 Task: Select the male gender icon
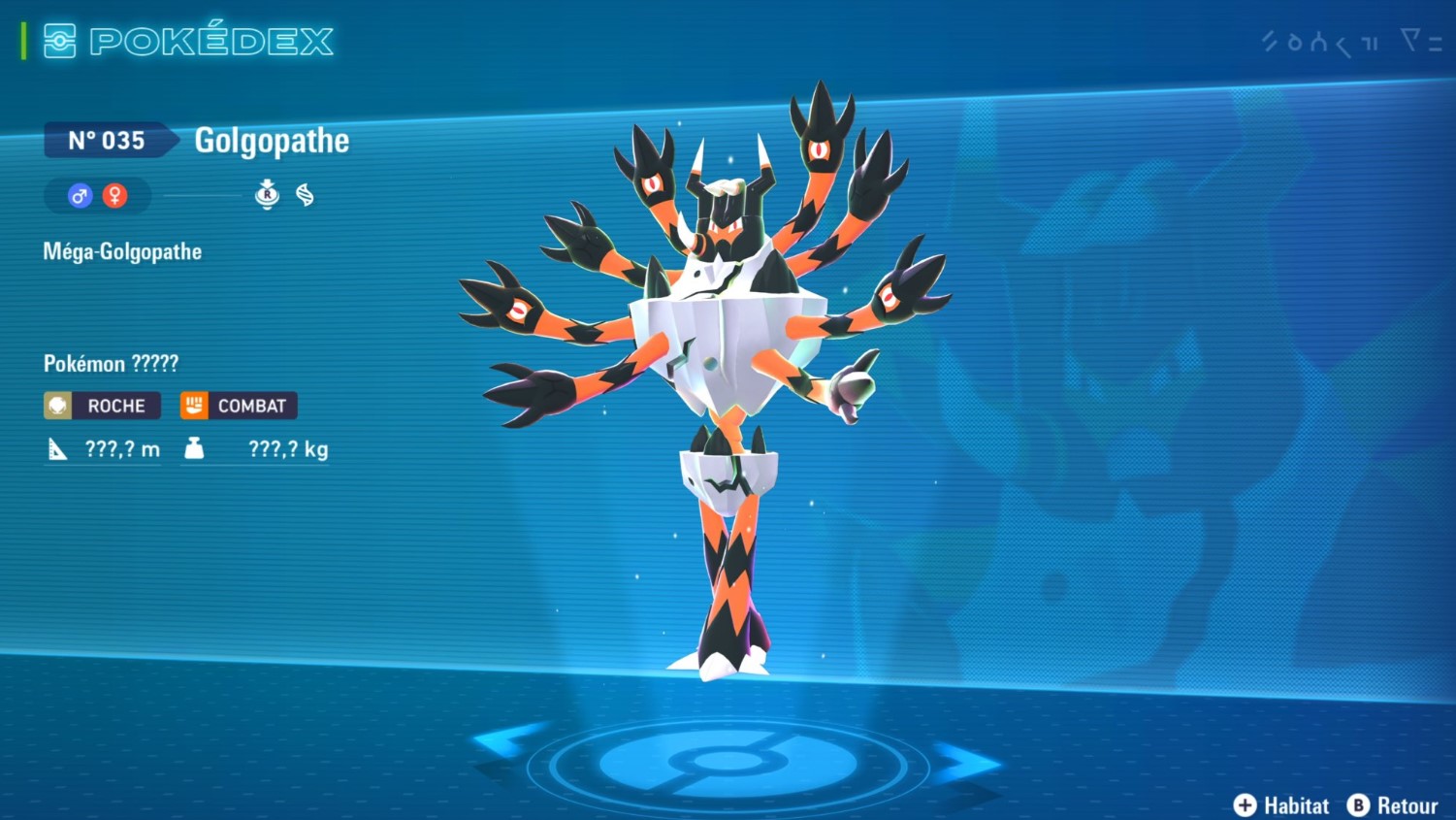[x=80, y=196]
